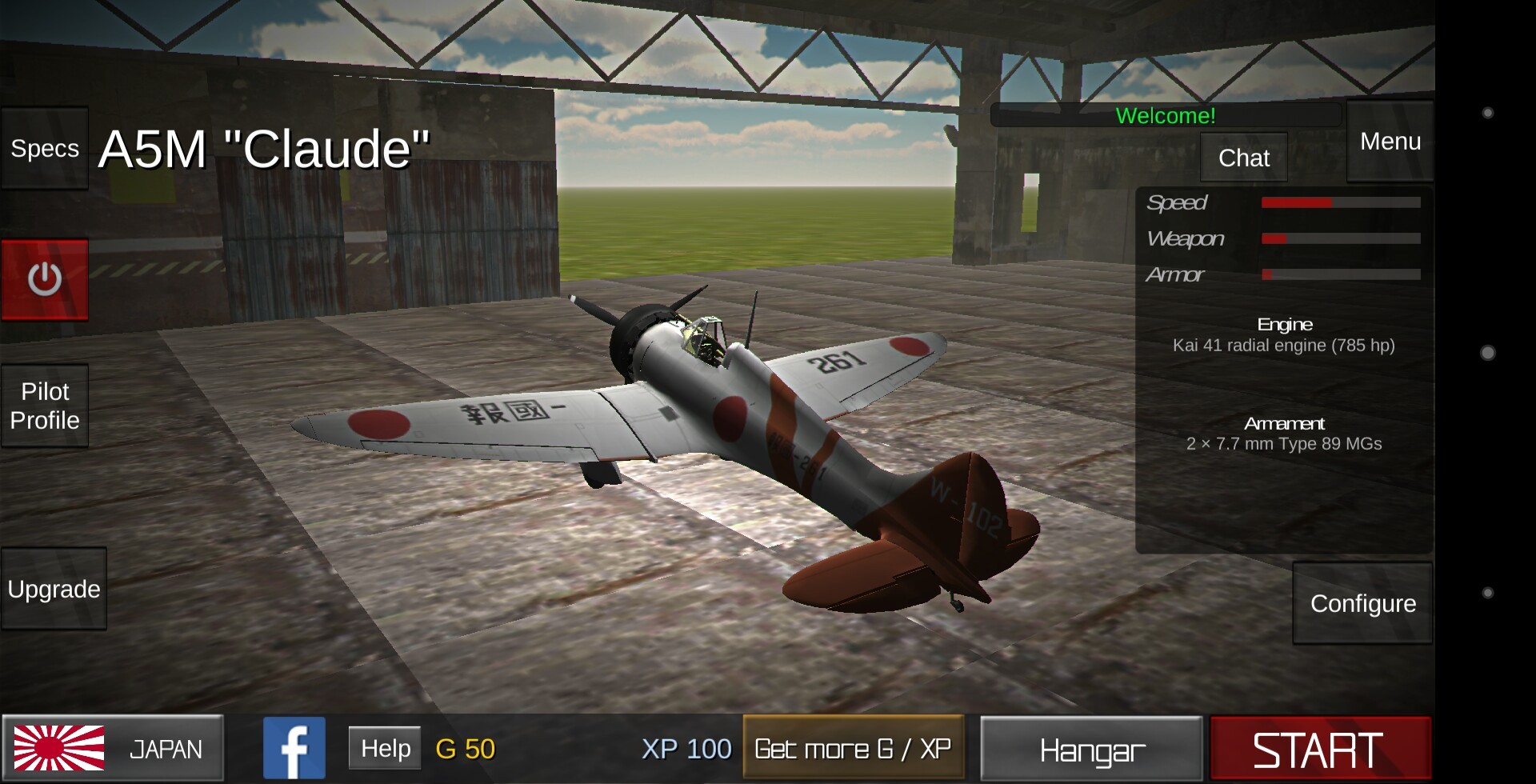Tap Get more G / XP
The height and width of the screenshot is (784, 1536).
coord(853,748)
